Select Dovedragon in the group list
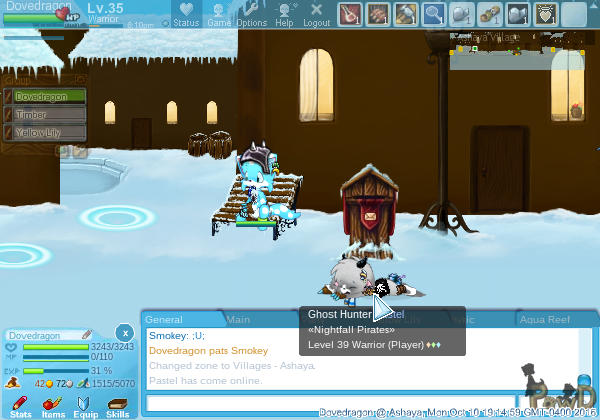Viewport: 600px width, 420px height. coord(47,97)
